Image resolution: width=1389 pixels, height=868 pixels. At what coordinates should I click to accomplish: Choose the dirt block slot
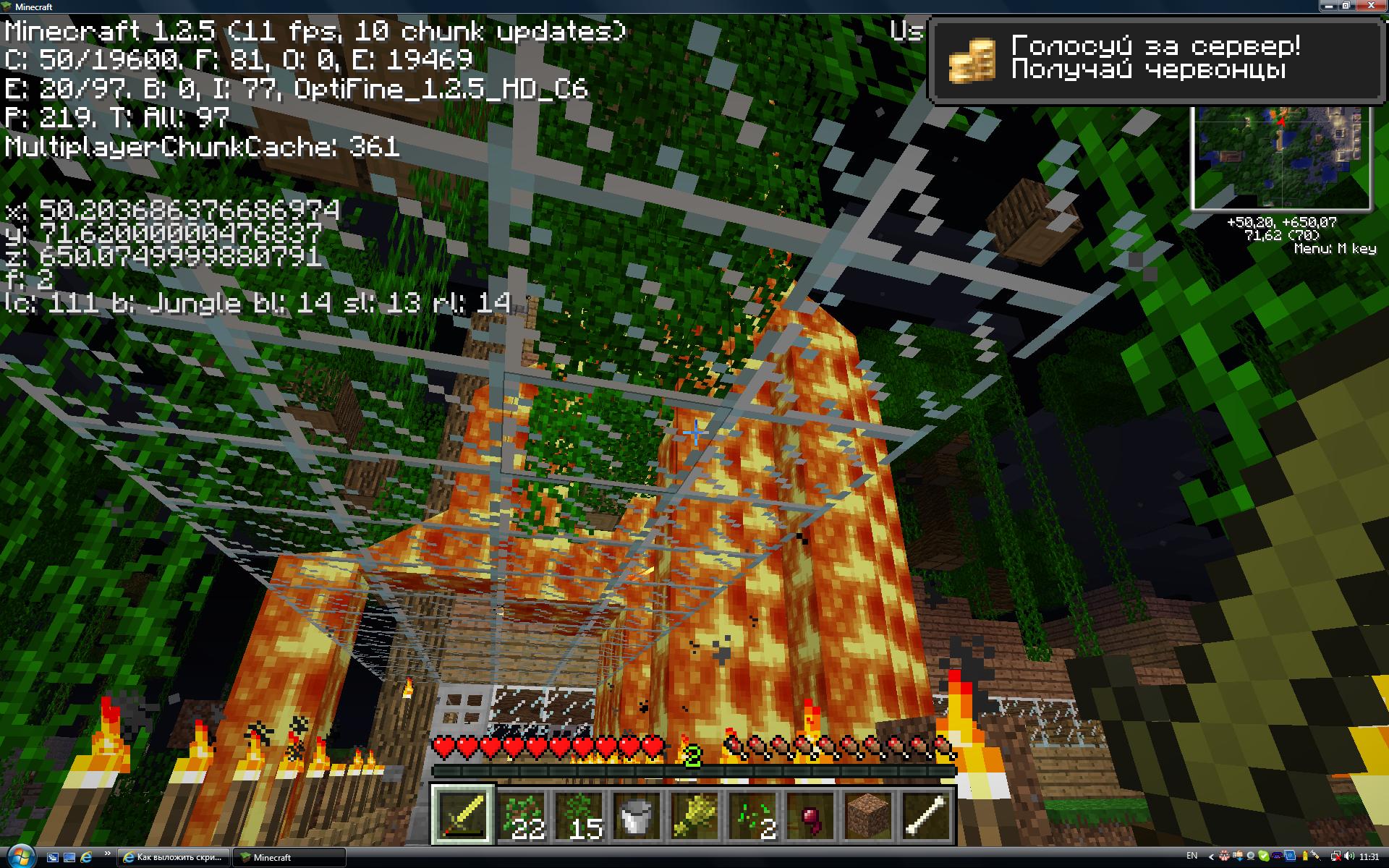pos(868,814)
